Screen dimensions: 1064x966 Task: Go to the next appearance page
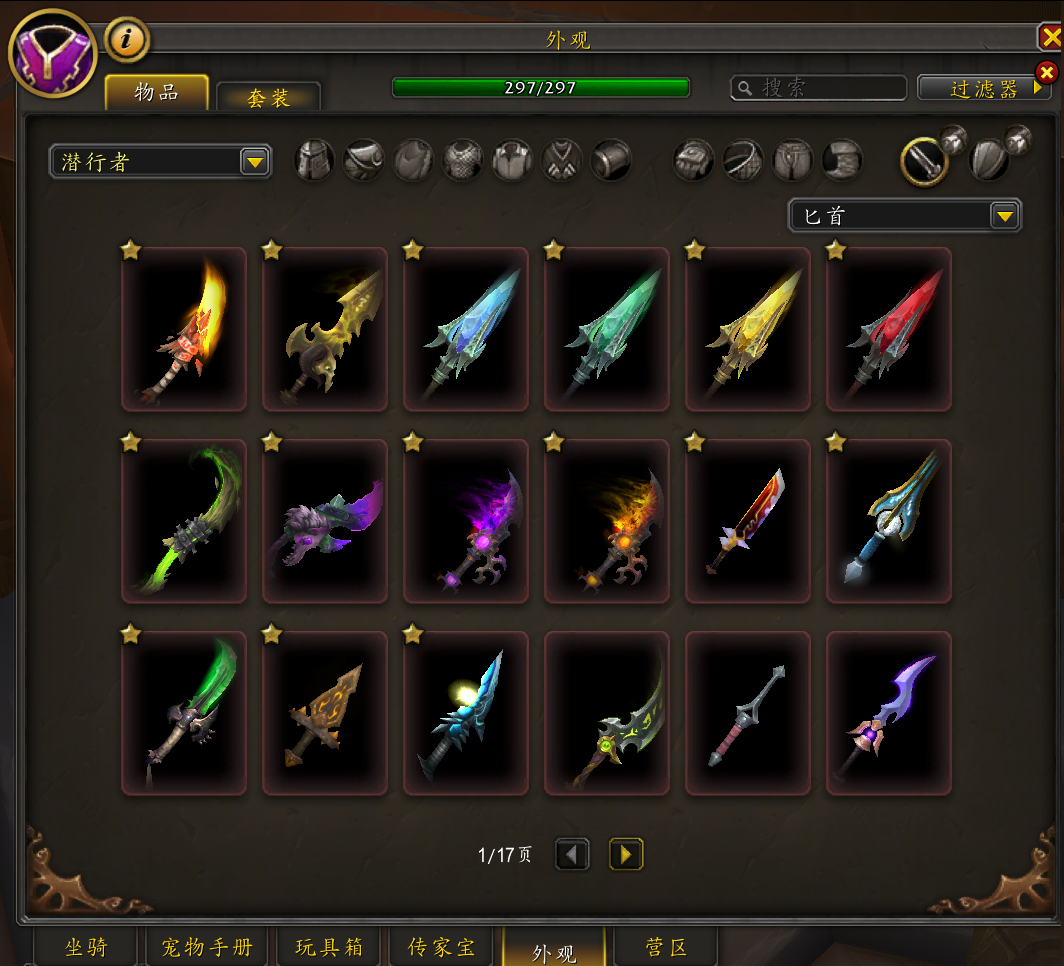tap(626, 854)
